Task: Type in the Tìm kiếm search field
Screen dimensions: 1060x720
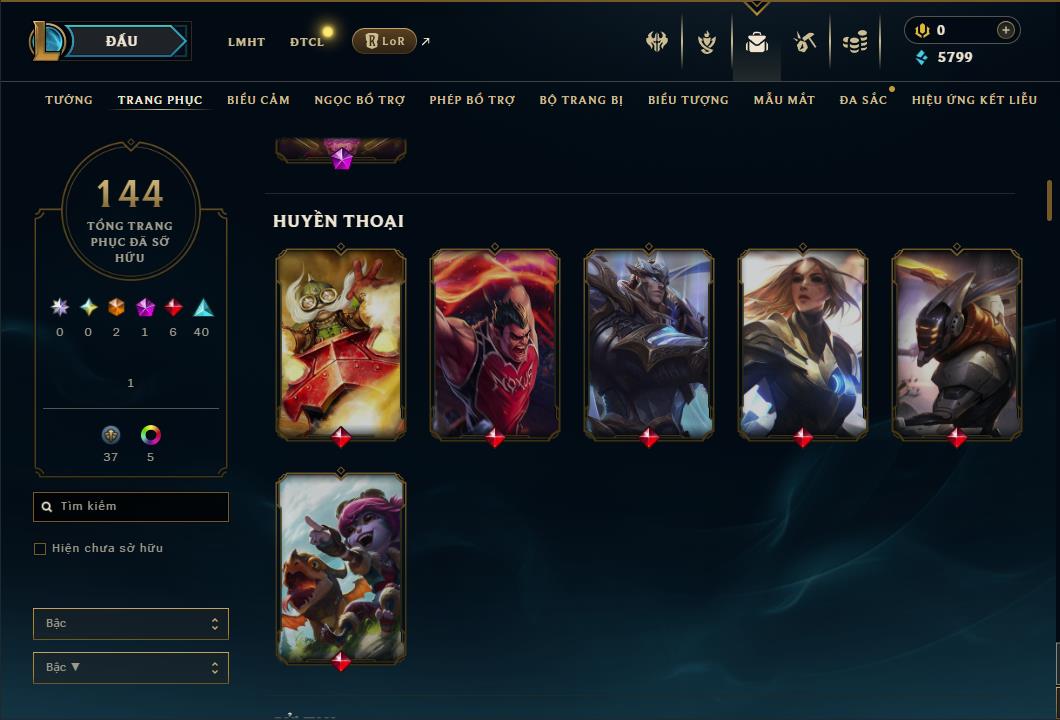Action: pos(140,507)
